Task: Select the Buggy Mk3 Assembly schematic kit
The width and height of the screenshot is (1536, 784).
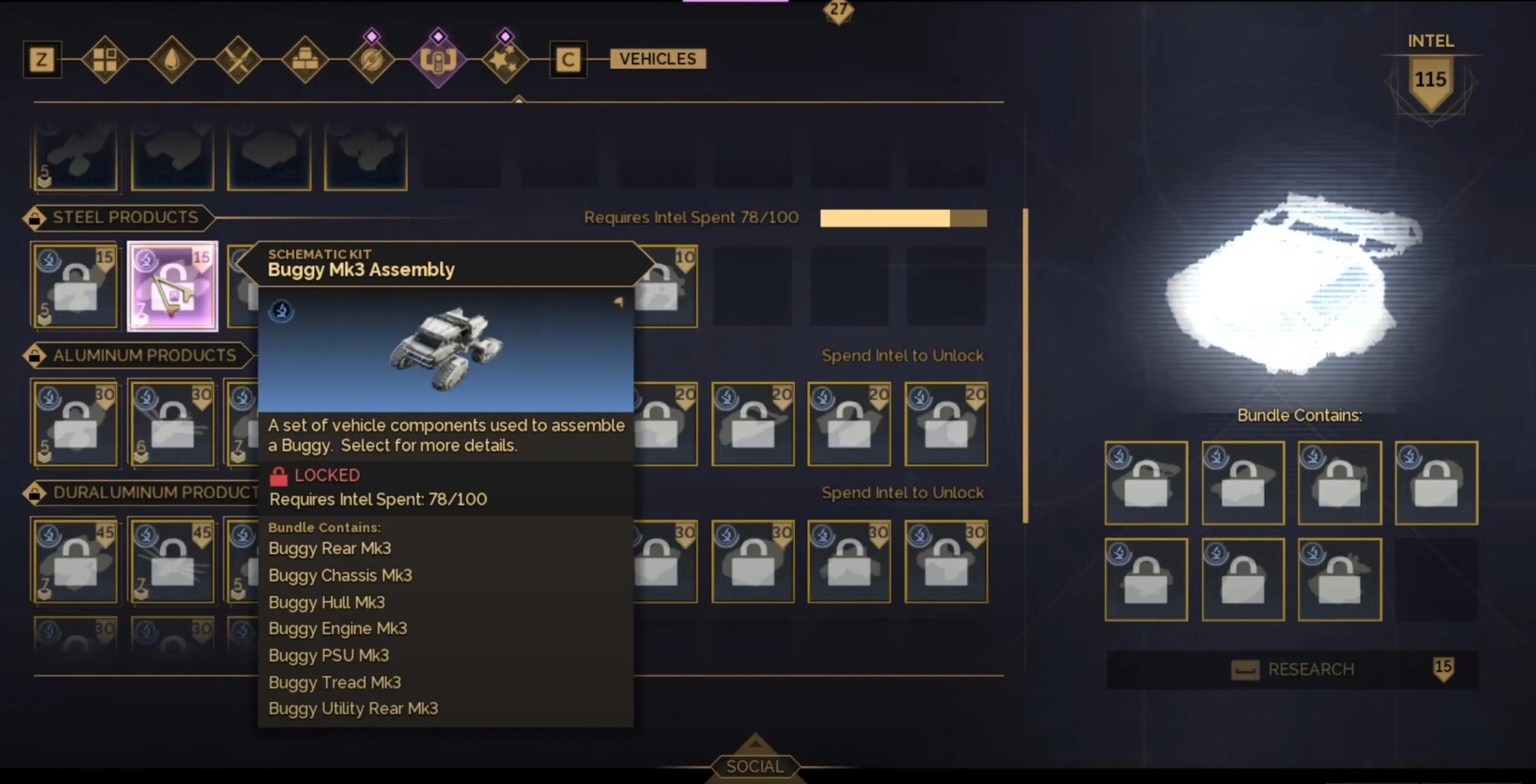Action: 172,287
